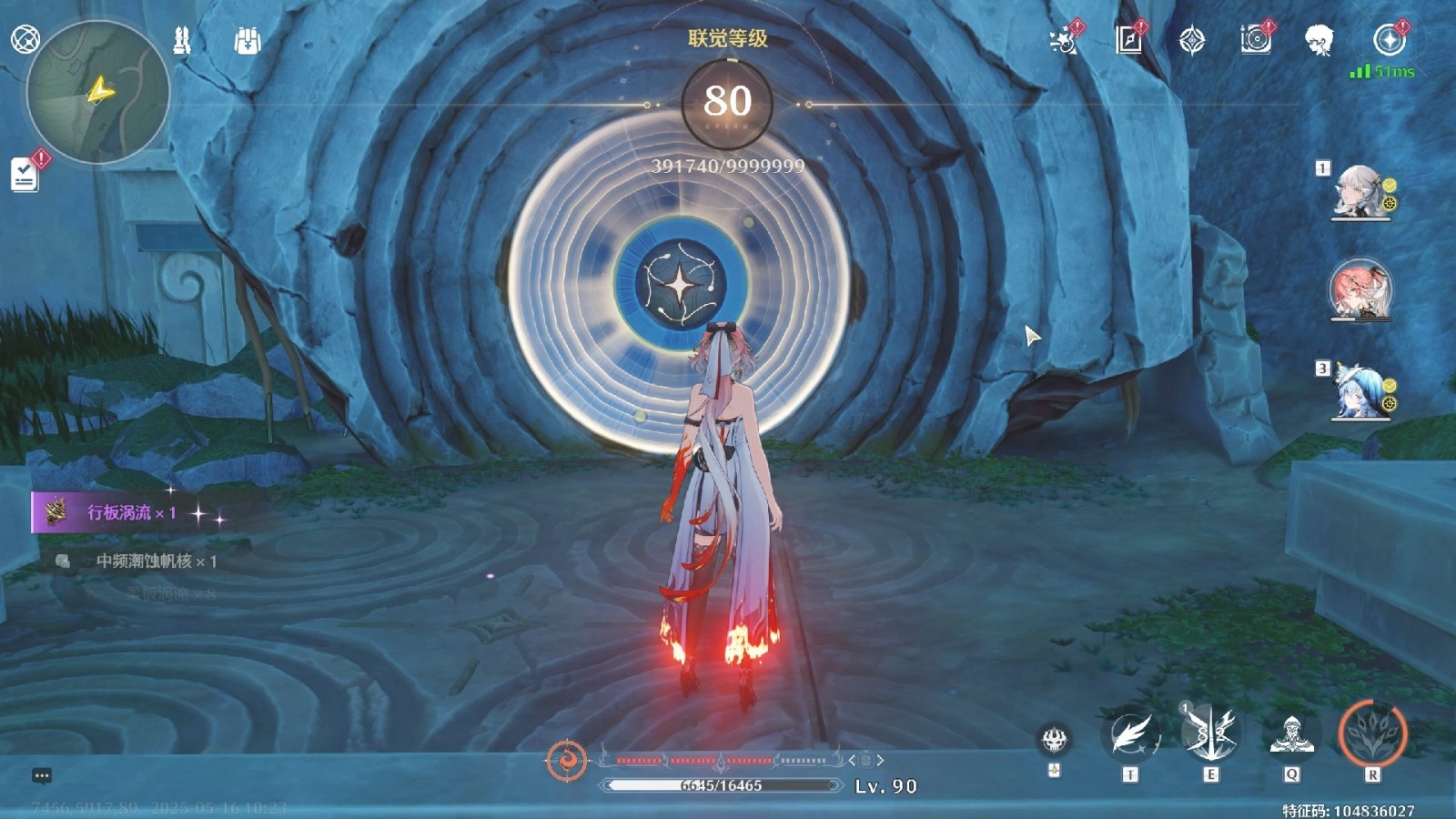The height and width of the screenshot is (819, 1456).
Task: Open the round star menu icon
Action: tap(1389, 40)
